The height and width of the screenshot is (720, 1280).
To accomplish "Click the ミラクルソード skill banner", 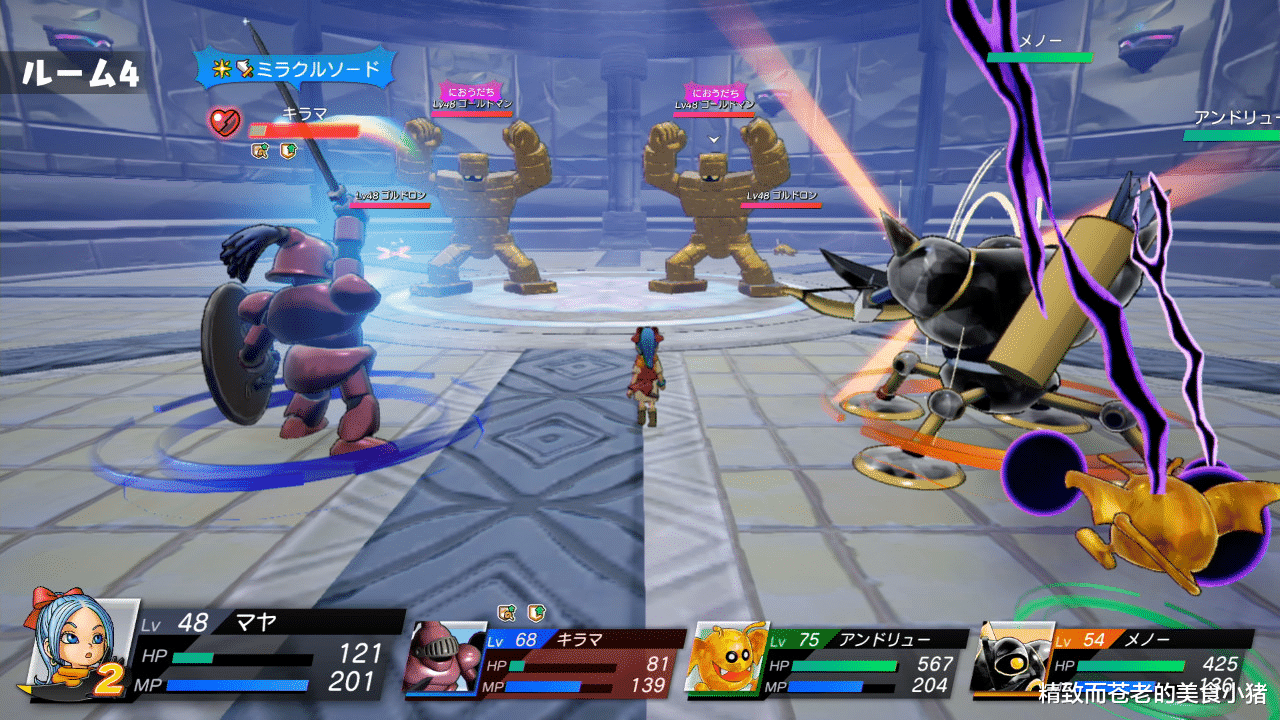I will [x=296, y=69].
